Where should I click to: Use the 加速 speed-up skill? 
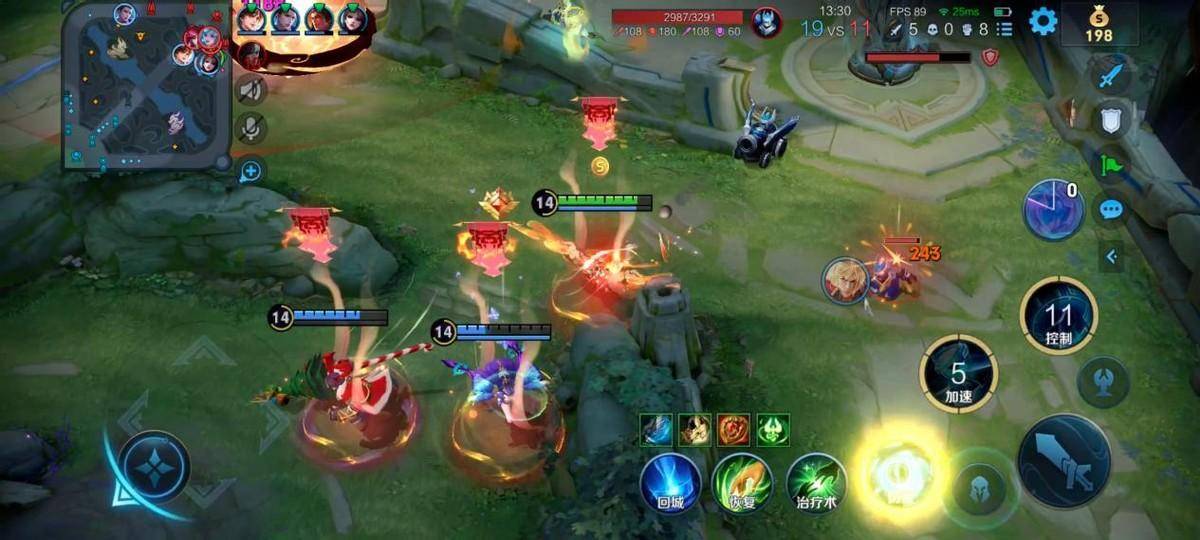pyautogui.click(x=958, y=375)
